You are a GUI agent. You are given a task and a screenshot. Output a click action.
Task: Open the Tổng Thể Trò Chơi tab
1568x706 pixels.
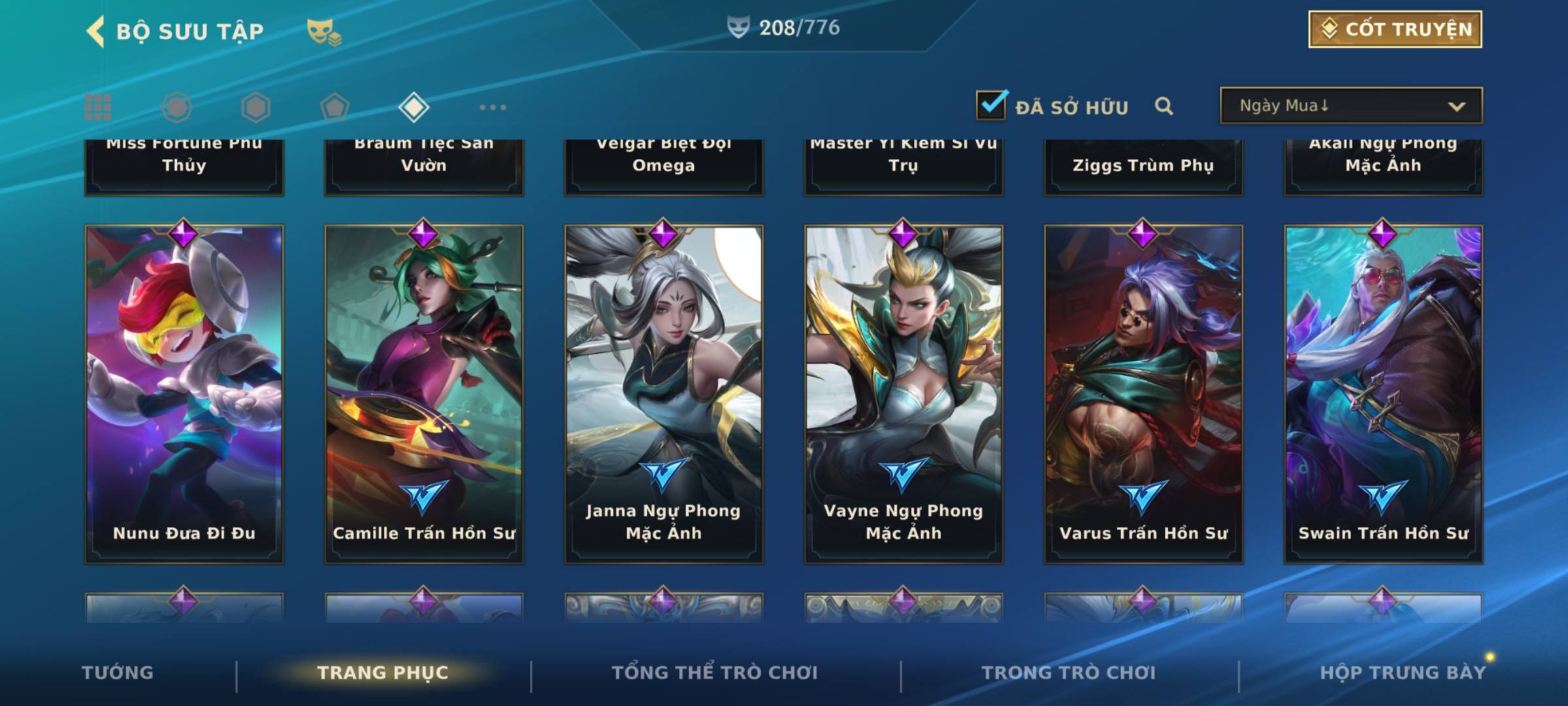[715, 673]
